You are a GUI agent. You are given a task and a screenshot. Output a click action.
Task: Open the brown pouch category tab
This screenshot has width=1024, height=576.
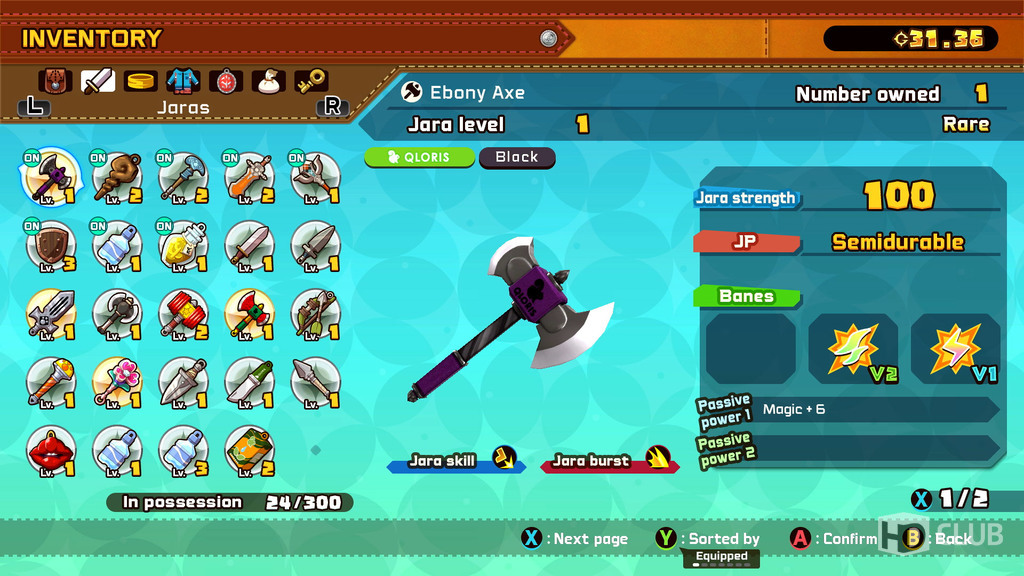55,80
